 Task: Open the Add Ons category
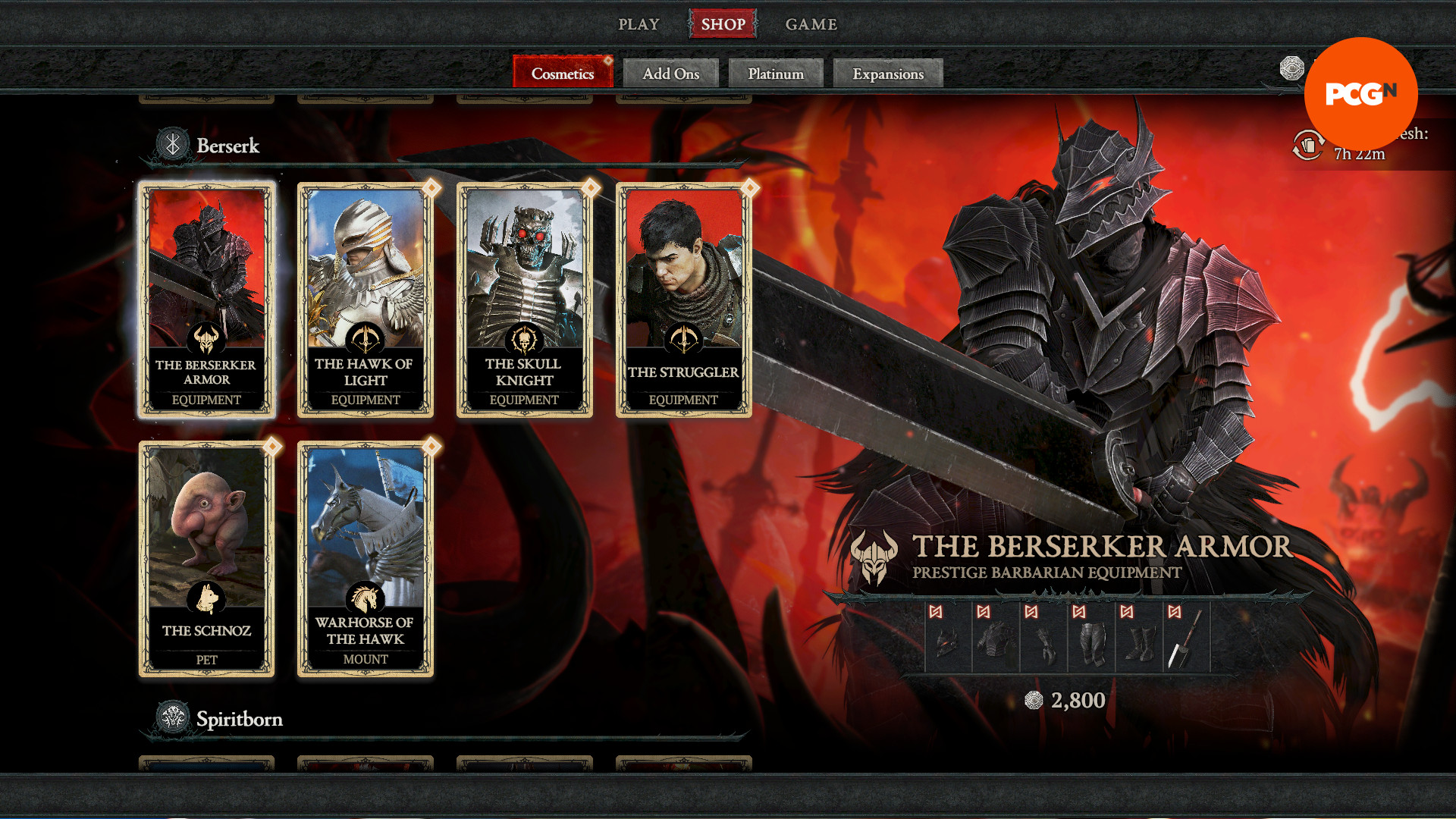coord(670,74)
